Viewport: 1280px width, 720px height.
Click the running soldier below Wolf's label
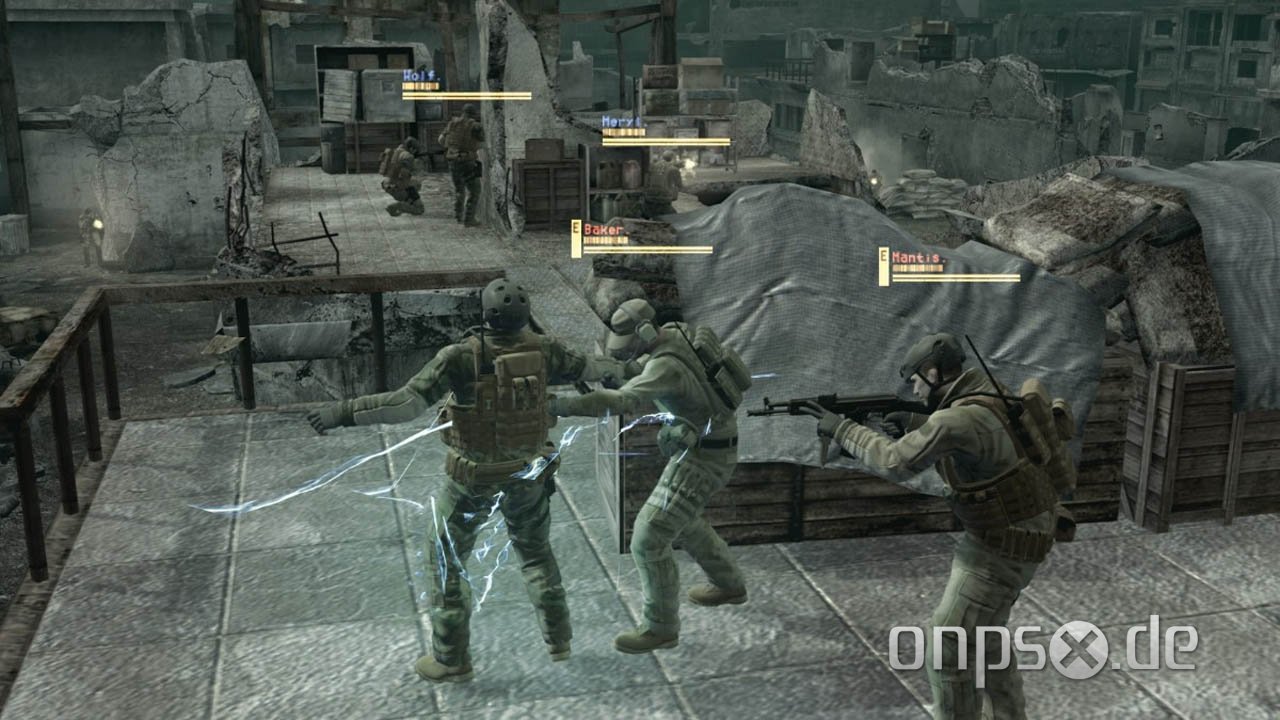click(460, 155)
